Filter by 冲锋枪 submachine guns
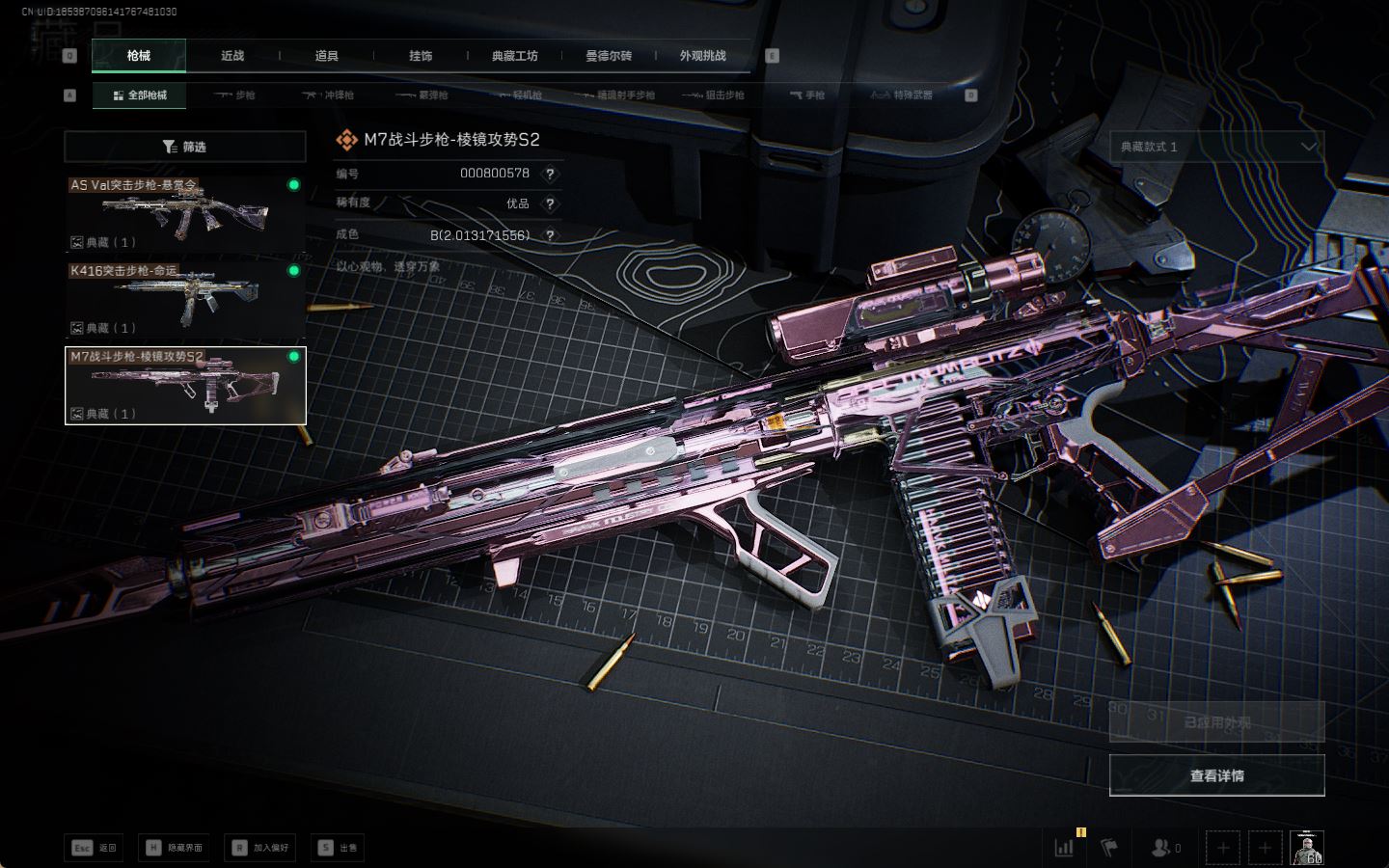The height and width of the screenshot is (868, 1389). click(329, 95)
